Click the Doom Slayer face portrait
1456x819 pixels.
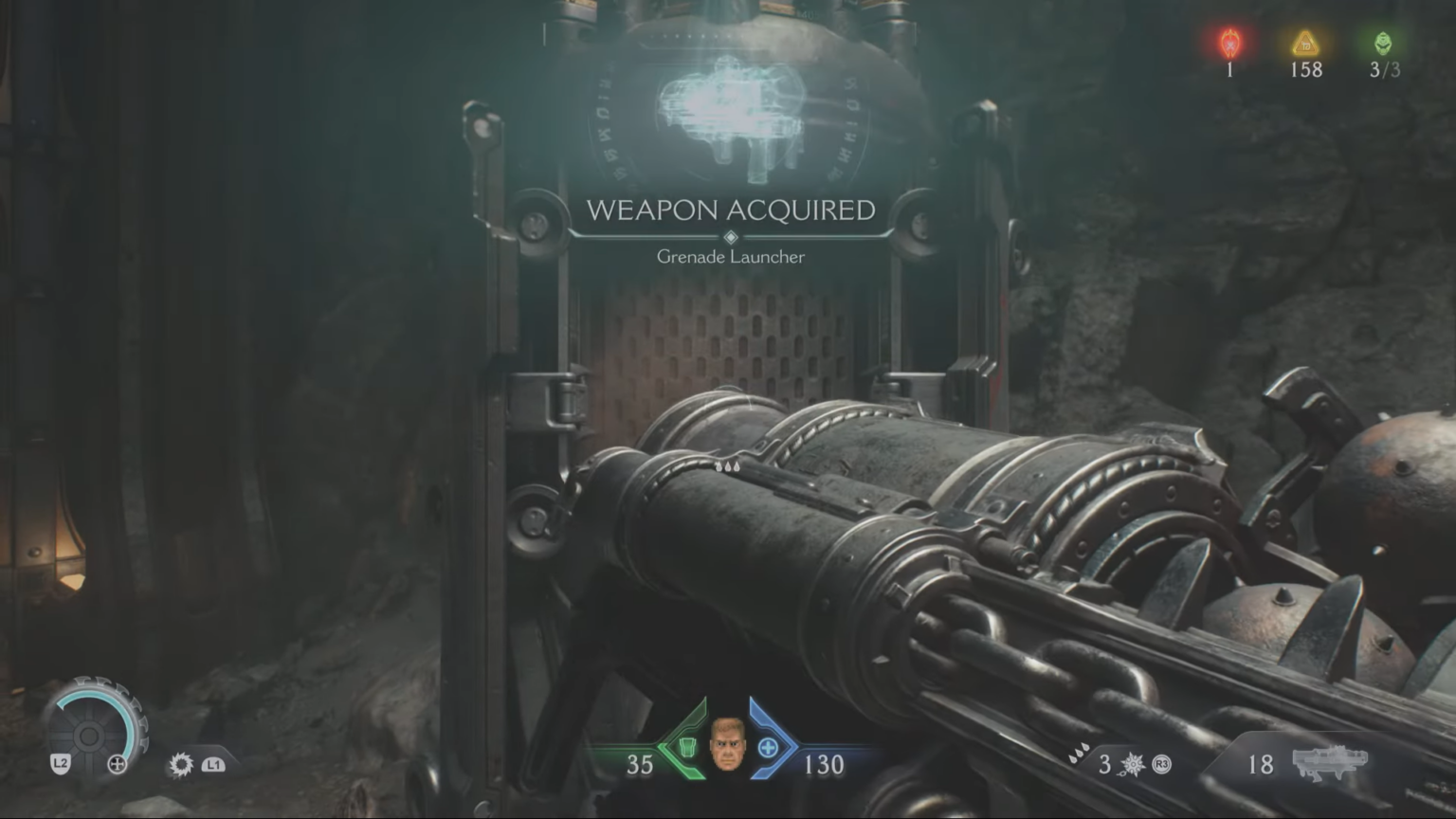pyautogui.click(x=728, y=749)
